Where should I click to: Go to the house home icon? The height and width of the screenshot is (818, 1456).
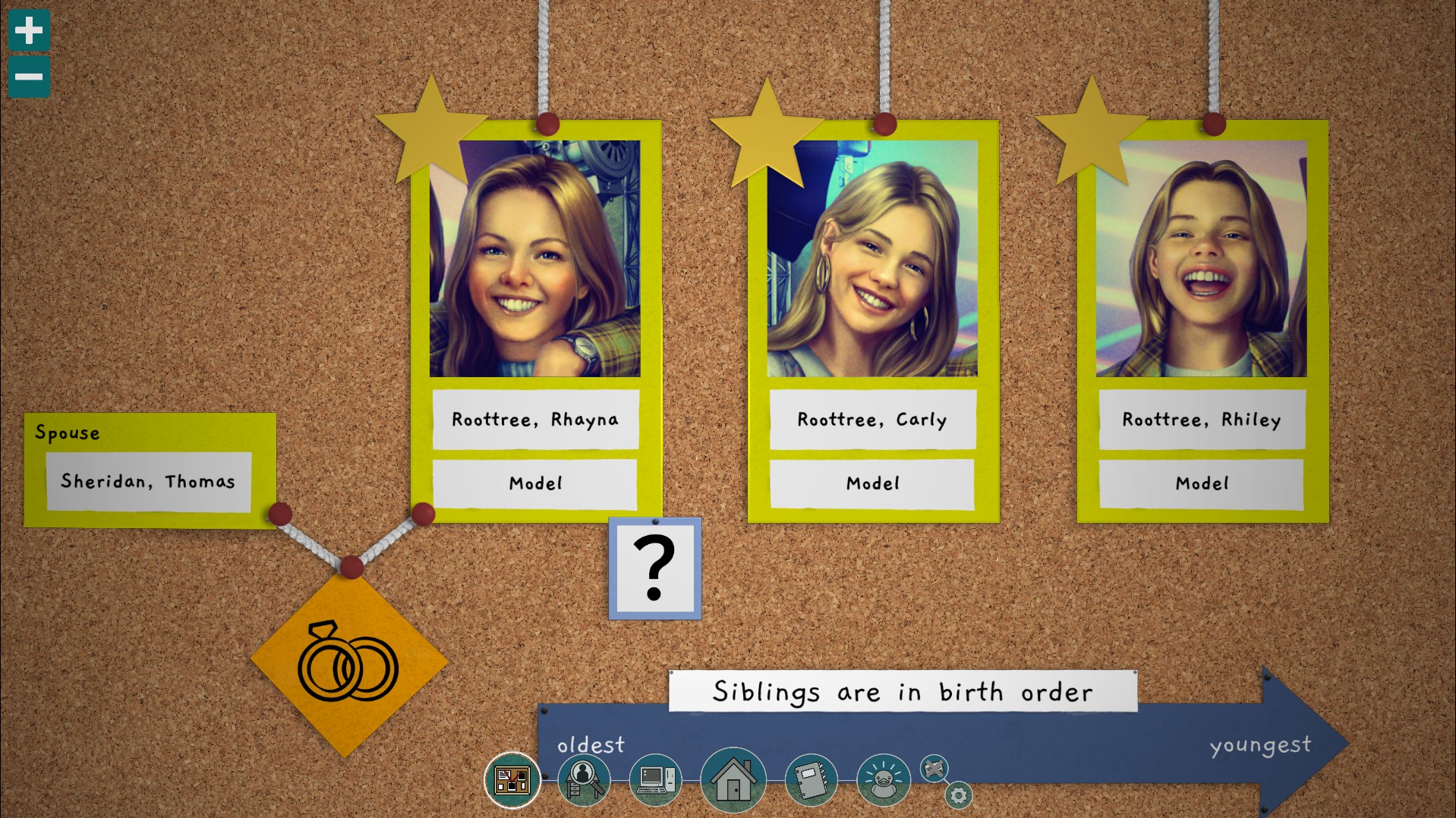(x=733, y=780)
